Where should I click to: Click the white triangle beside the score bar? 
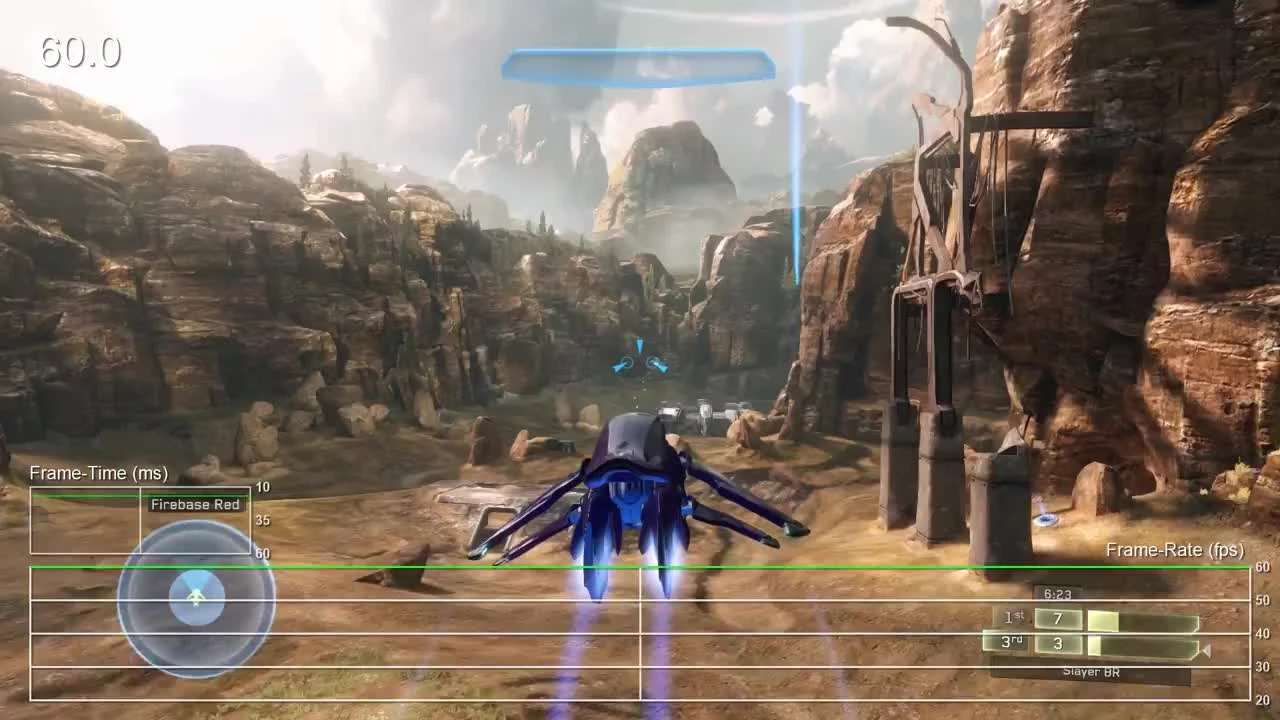pyautogui.click(x=1205, y=650)
